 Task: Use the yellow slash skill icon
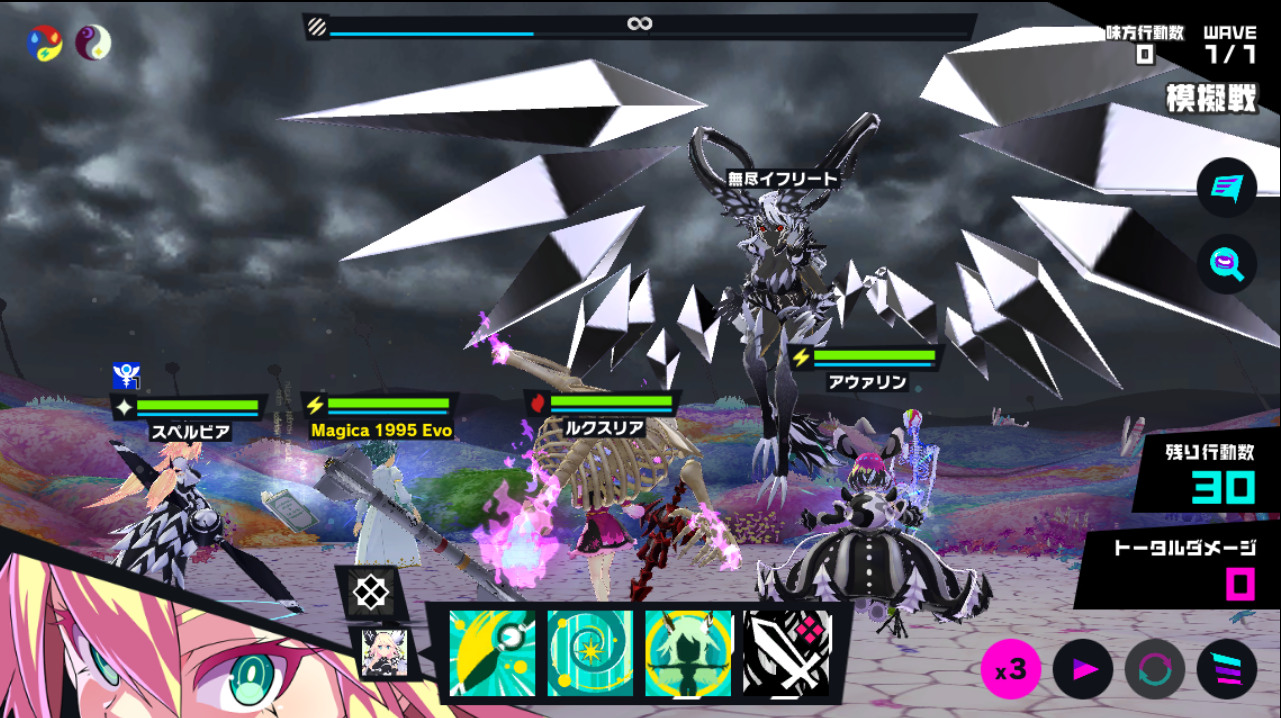pos(491,653)
